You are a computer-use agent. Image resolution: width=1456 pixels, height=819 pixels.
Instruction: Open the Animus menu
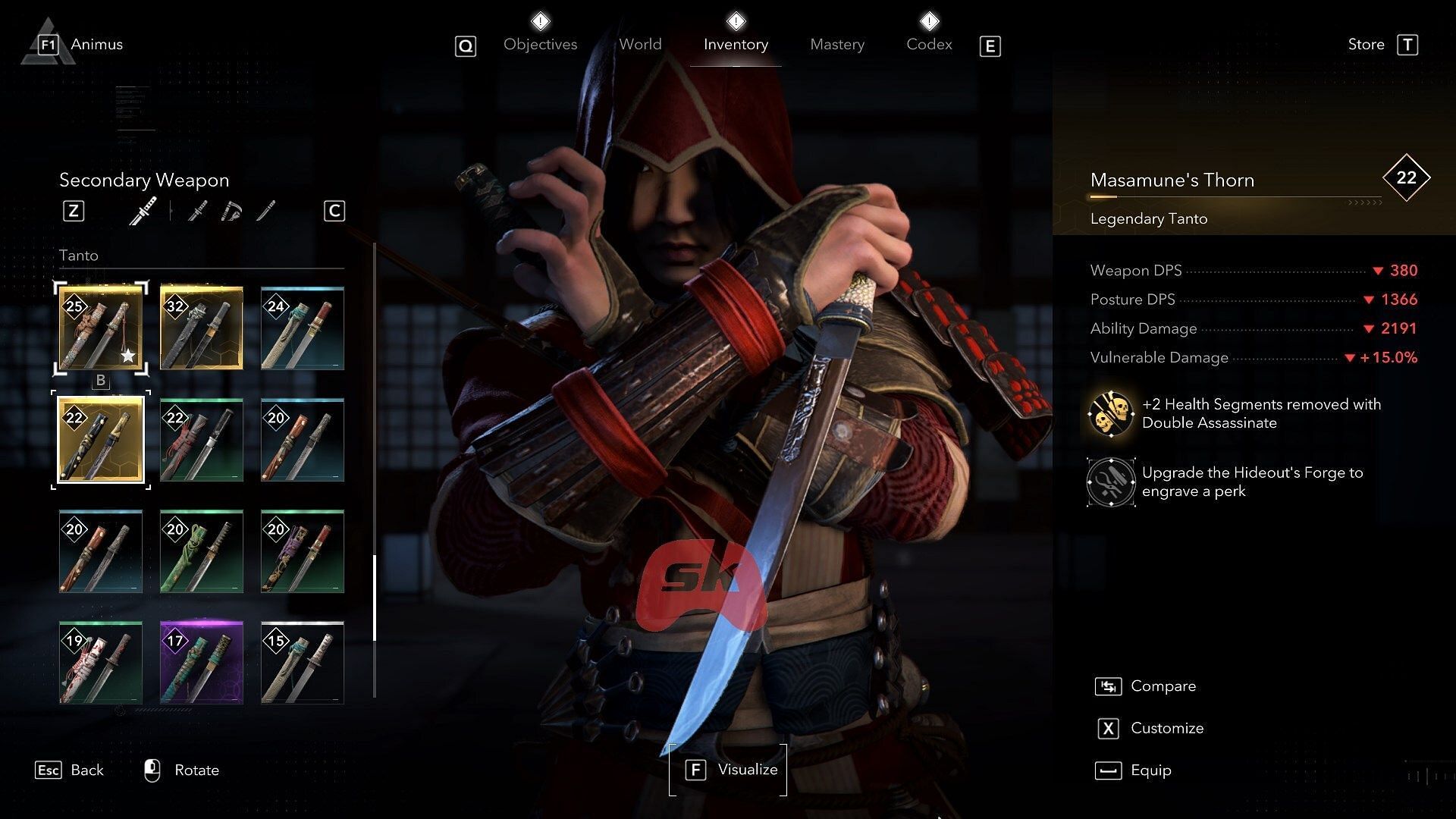[96, 45]
